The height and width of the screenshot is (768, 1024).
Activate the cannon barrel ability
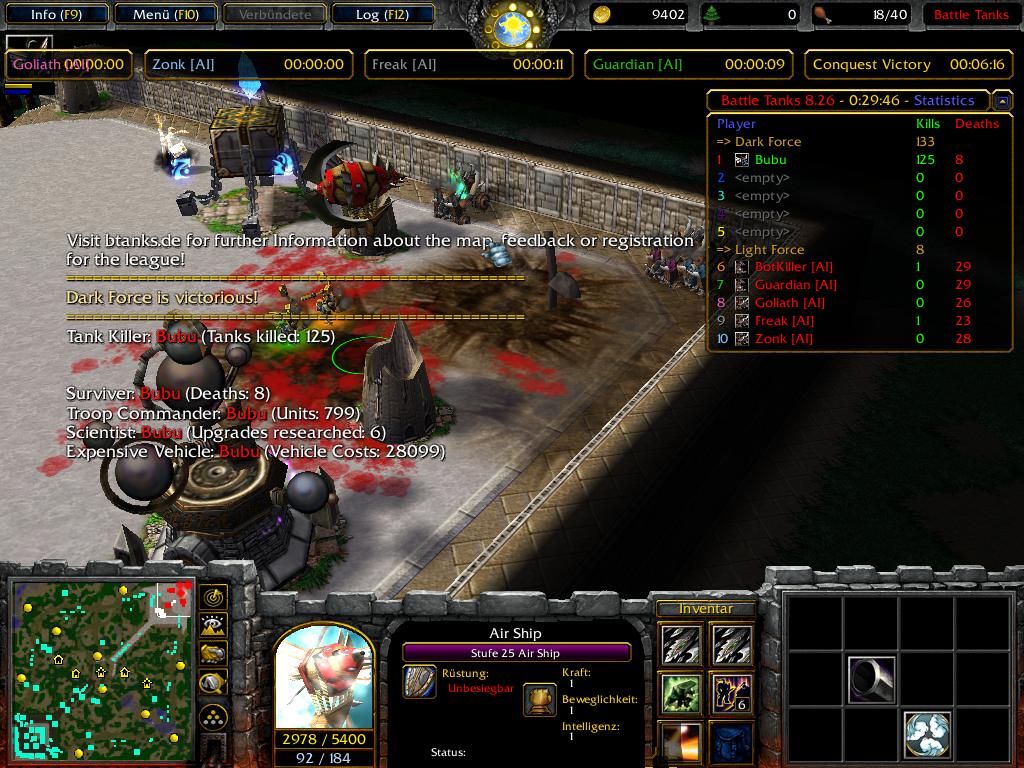pos(872,680)
